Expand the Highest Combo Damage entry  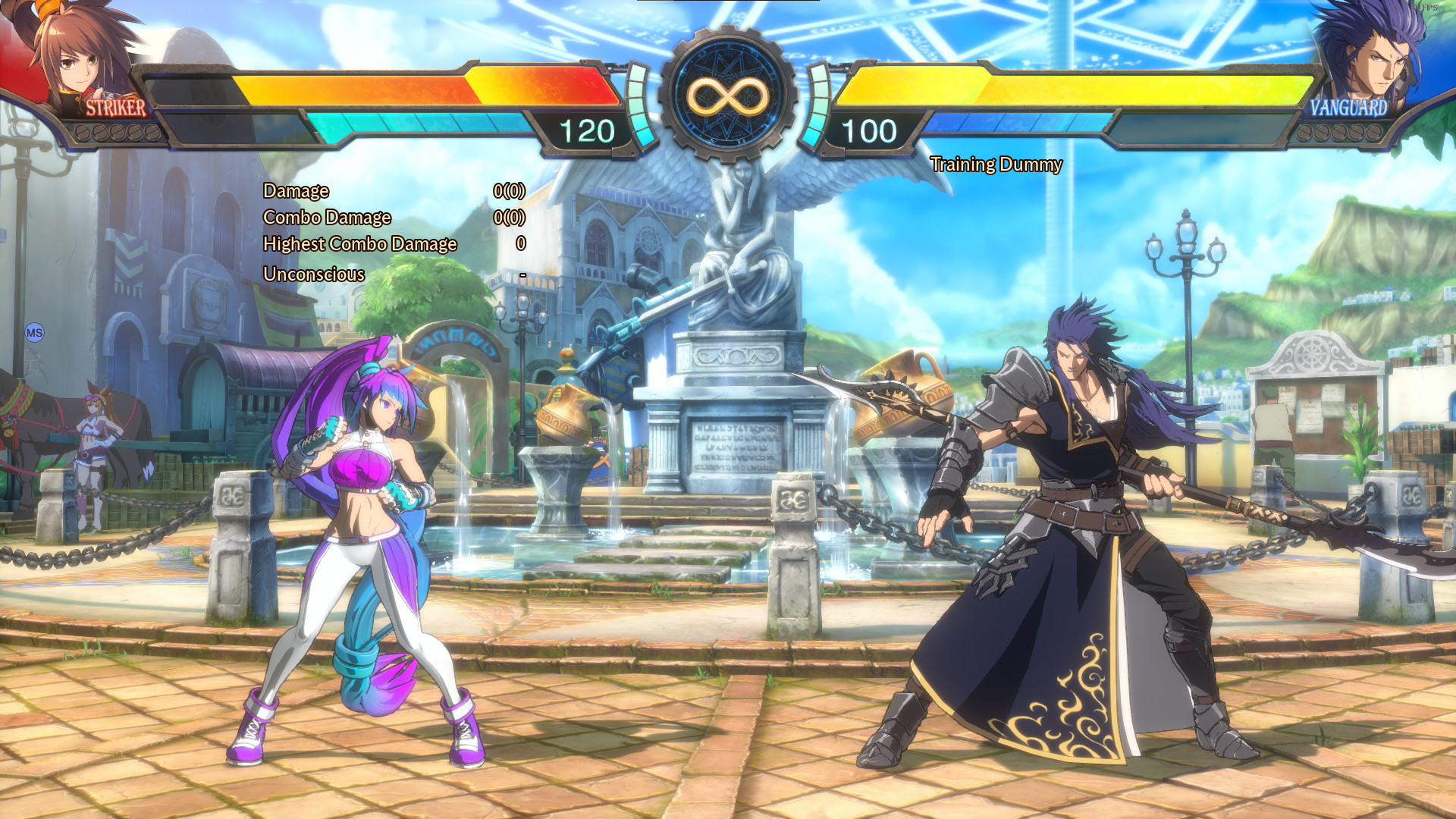coord(359,244)
